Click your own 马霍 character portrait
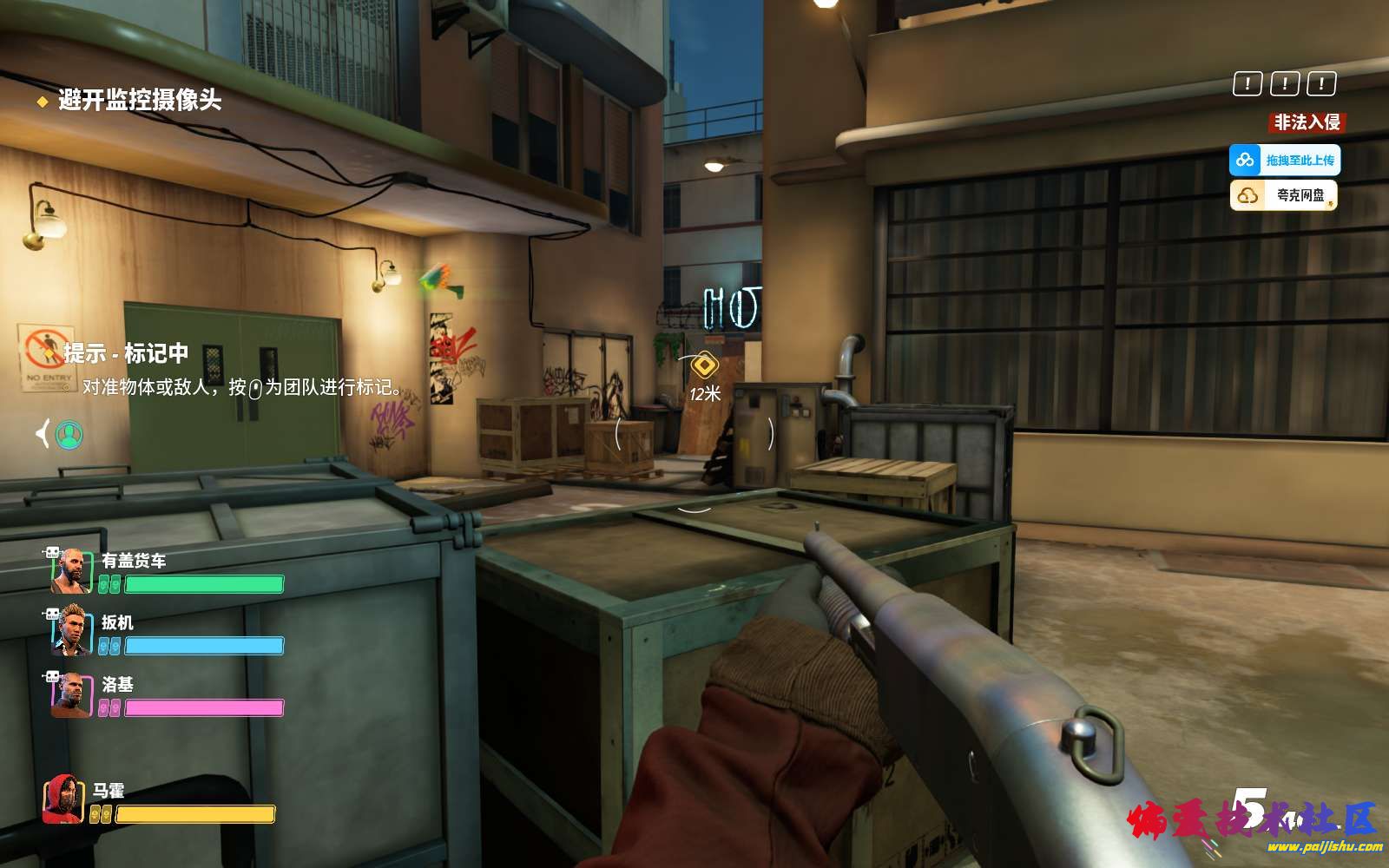The height and width of the screenshot is (868, 1389). pos(63,799)
